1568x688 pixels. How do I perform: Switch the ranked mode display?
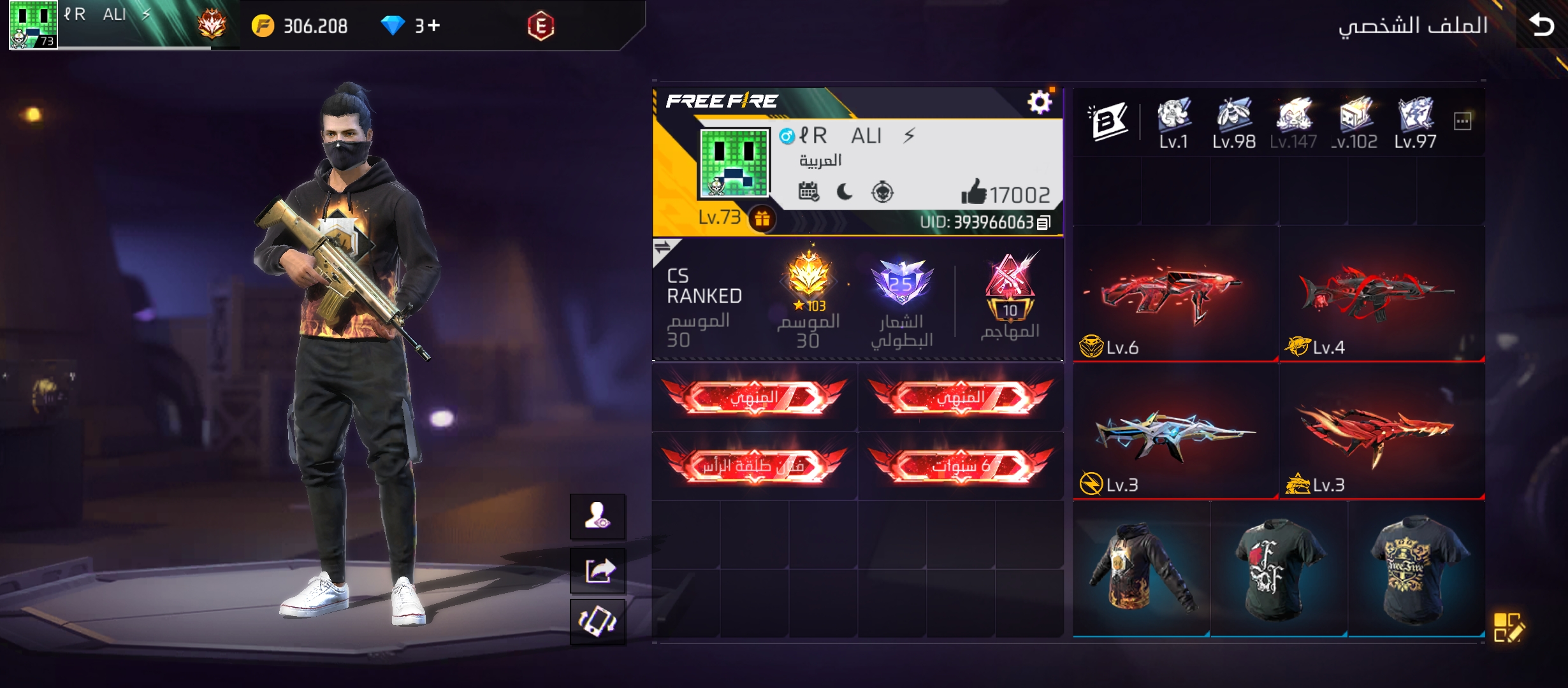[663, 248]
